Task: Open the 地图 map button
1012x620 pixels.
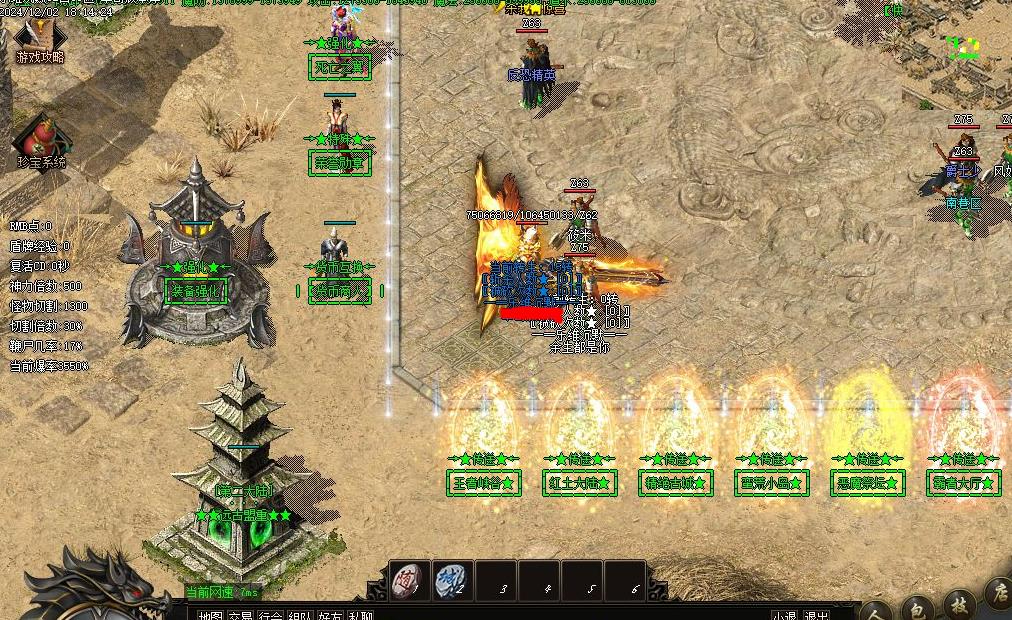Action: (x=210, y=614)
